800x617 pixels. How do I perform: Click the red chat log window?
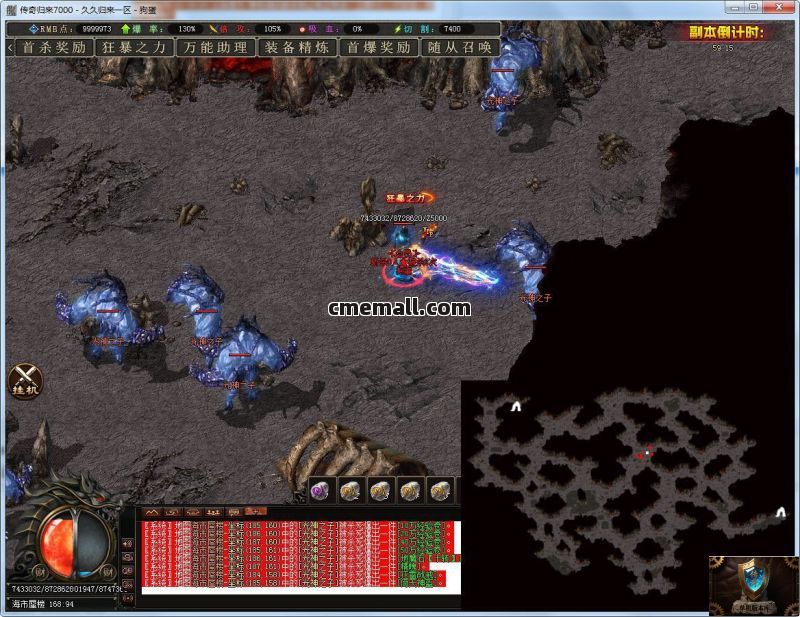pyautogui.click(x=297, y=553)
